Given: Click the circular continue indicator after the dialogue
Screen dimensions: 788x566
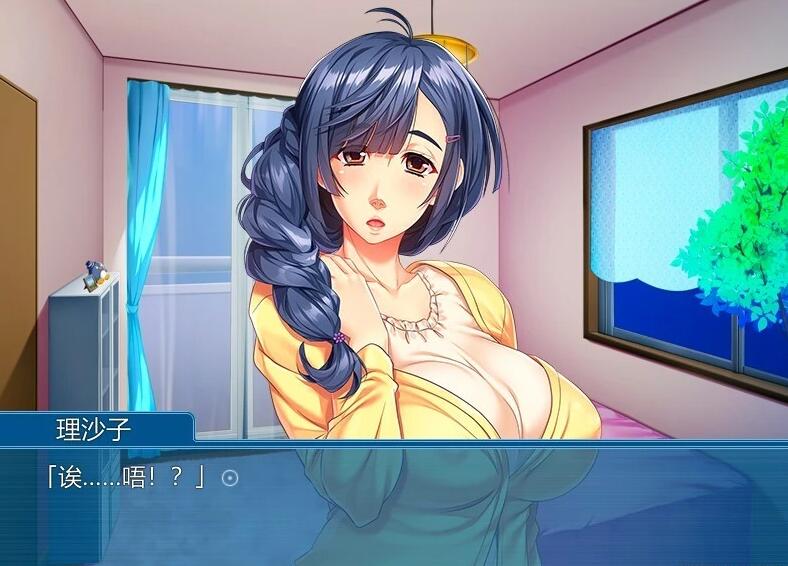Looking at the screenshot, I should [230, 478].
